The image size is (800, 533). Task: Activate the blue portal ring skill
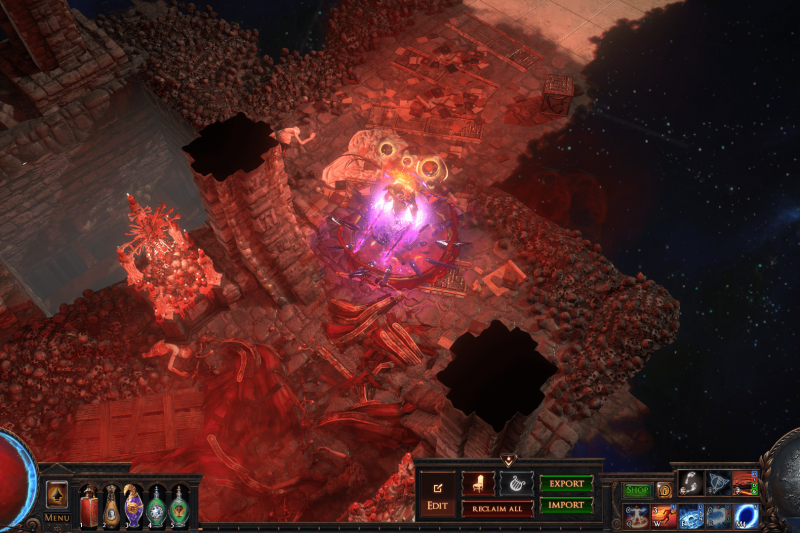pos(746,516)
